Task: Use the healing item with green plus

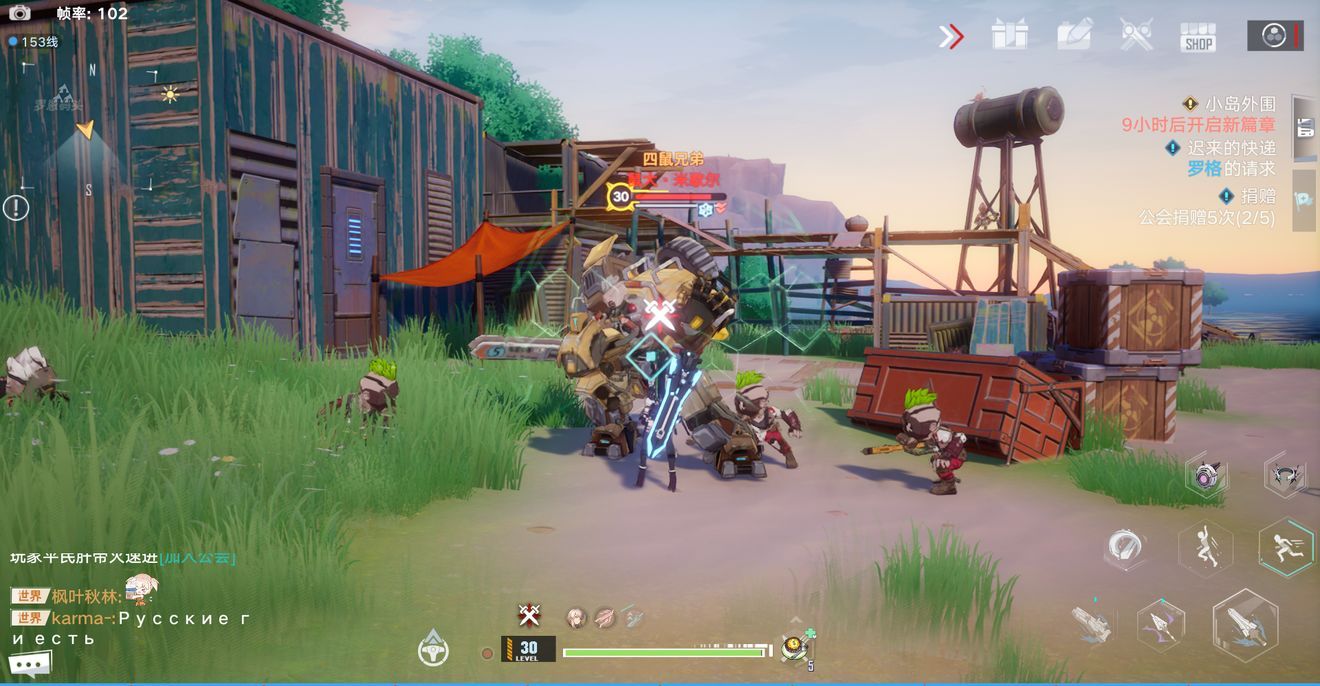Action: coord(797,647)
